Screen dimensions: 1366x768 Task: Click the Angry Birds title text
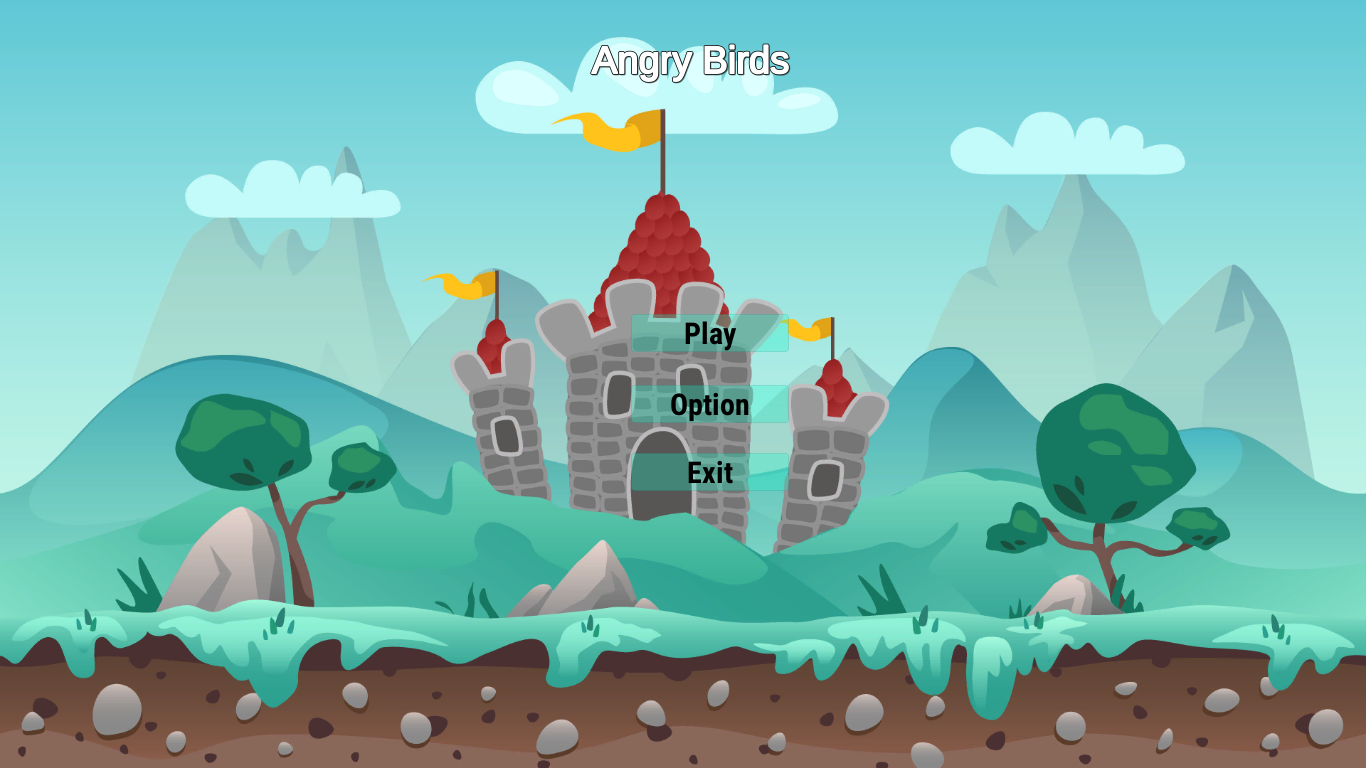pyautogui.click(x=691, y=60)
